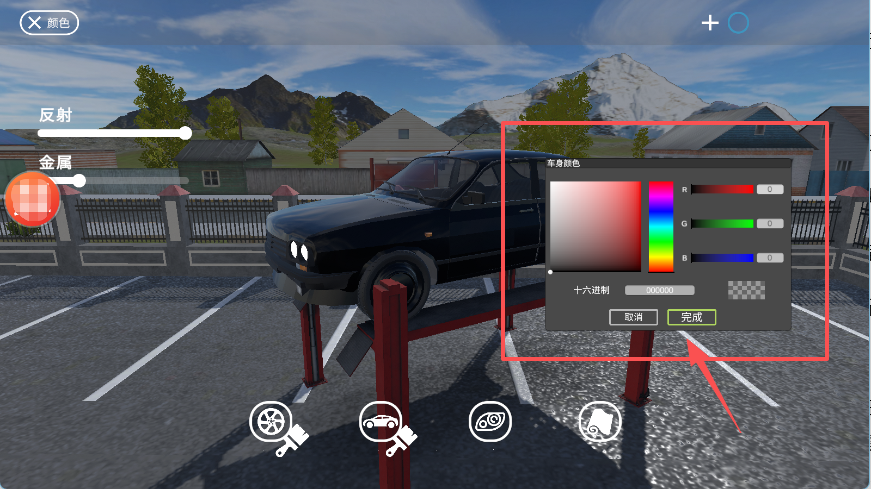Set the red (R) channel slider
The image size is (871, 489).
point(722,189)
